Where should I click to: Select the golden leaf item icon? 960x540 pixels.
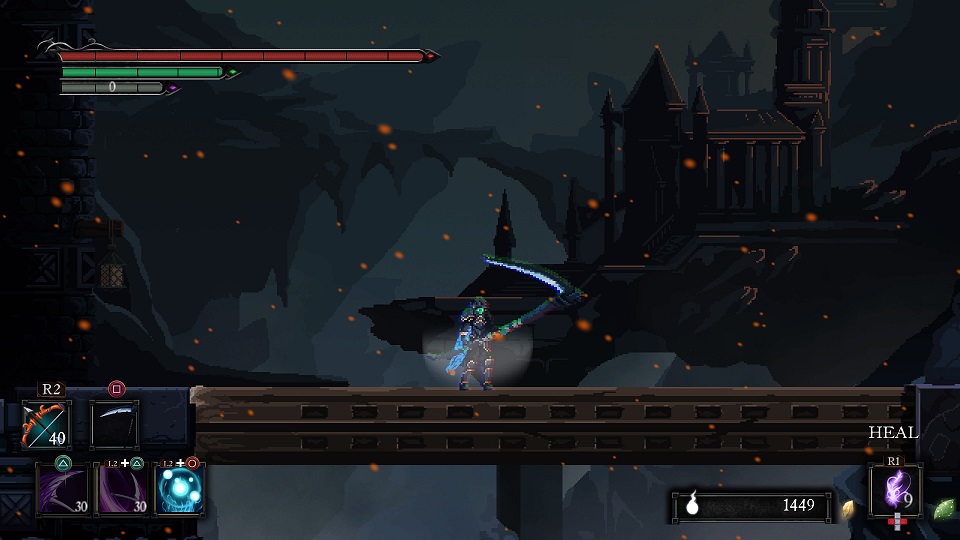point(848,509)
